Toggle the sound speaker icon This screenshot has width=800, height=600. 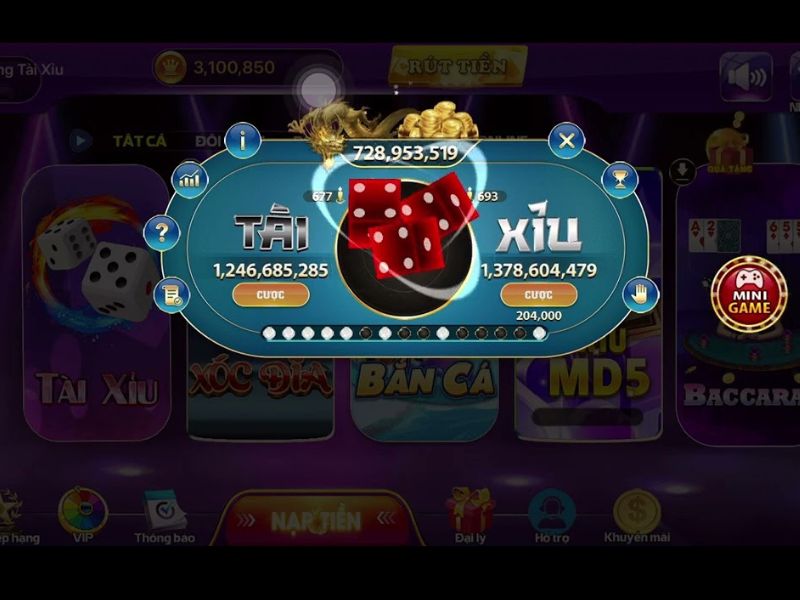pyautogui.click(x=746, y=76)
